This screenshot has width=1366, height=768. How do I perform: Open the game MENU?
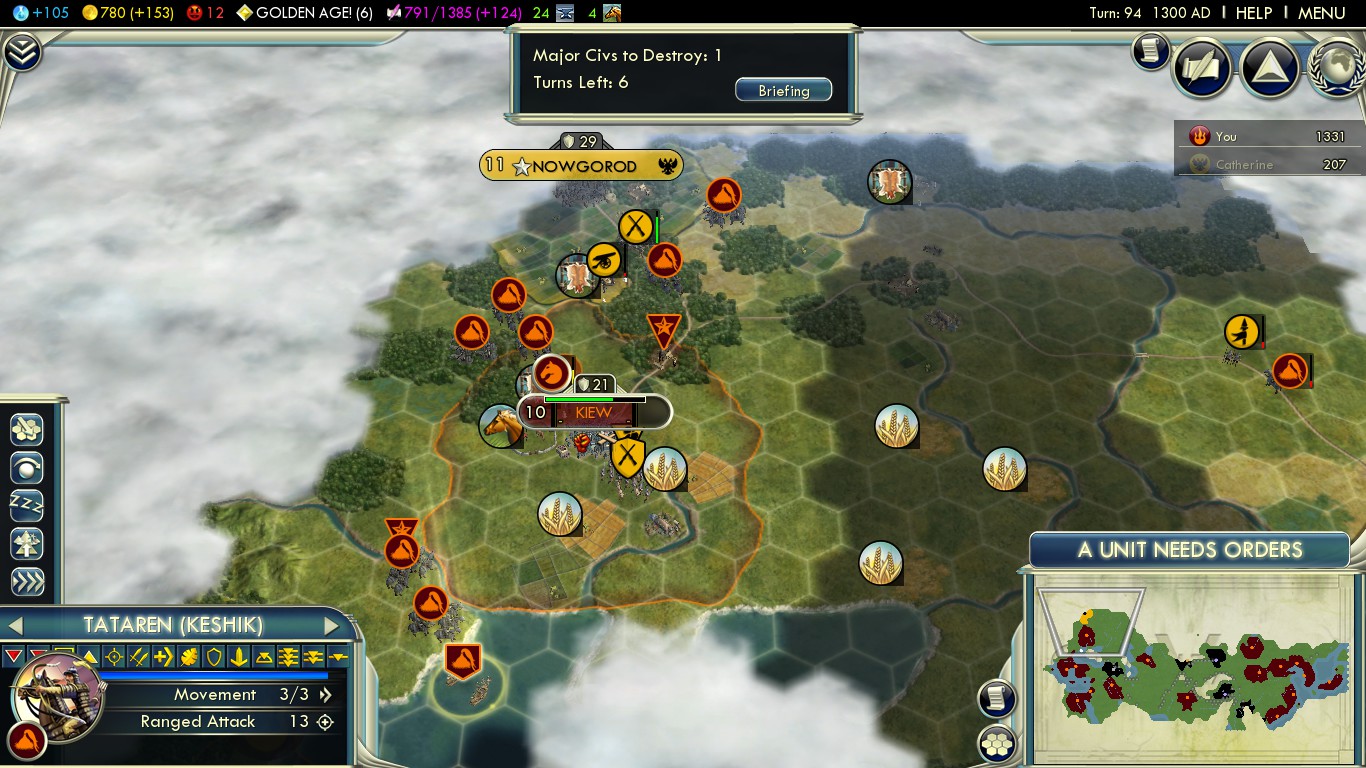(x=1321, y=13)
